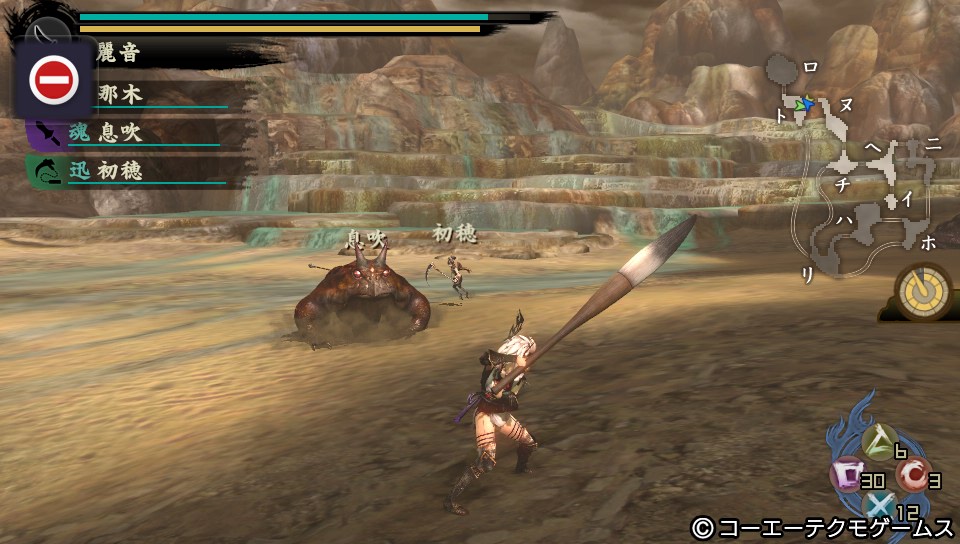This screenshot has height=544, width=960.
Task: Activate the red circle skill with 3 uses
Action: coord(910,475)
